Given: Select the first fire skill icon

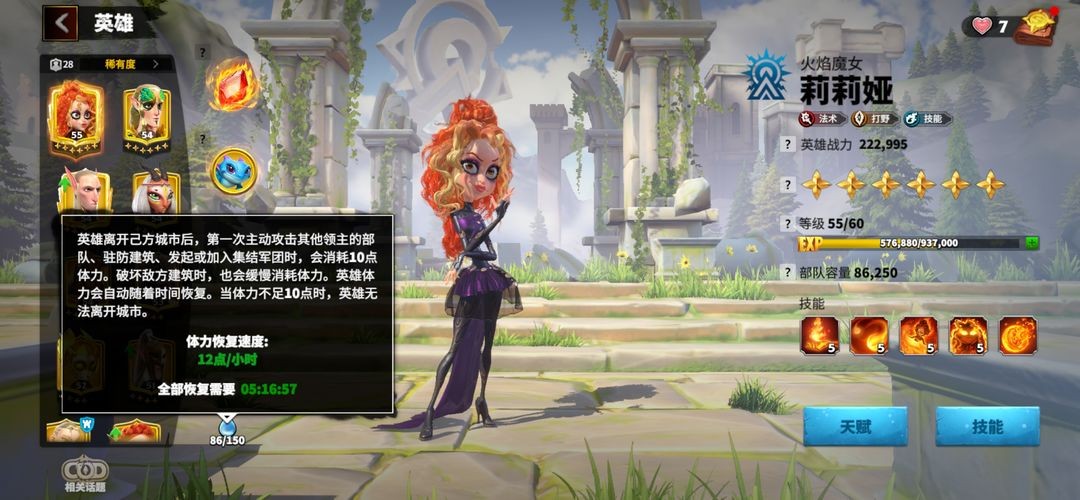Looking at the screenshot, I should point(819,336).
